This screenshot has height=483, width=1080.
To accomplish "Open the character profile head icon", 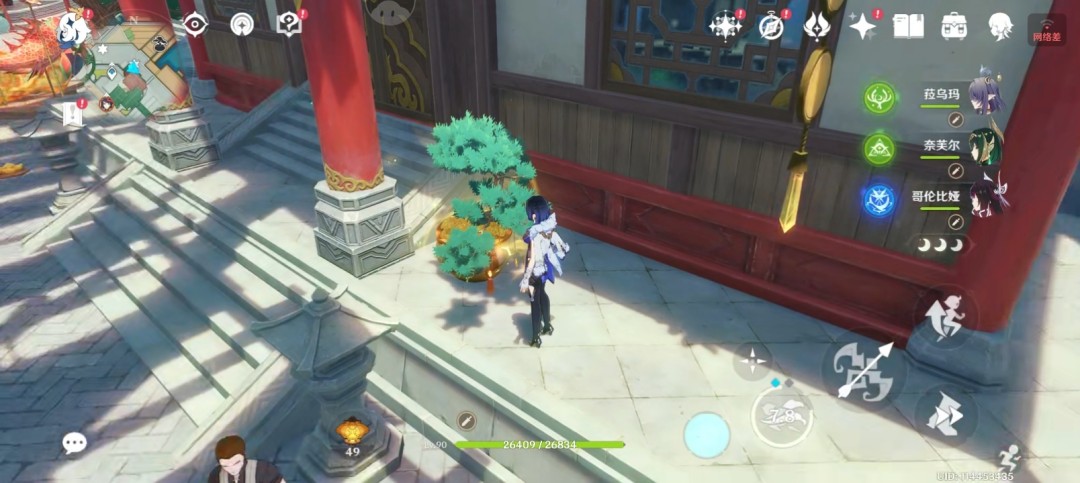I will click(x=1000, y=26).
